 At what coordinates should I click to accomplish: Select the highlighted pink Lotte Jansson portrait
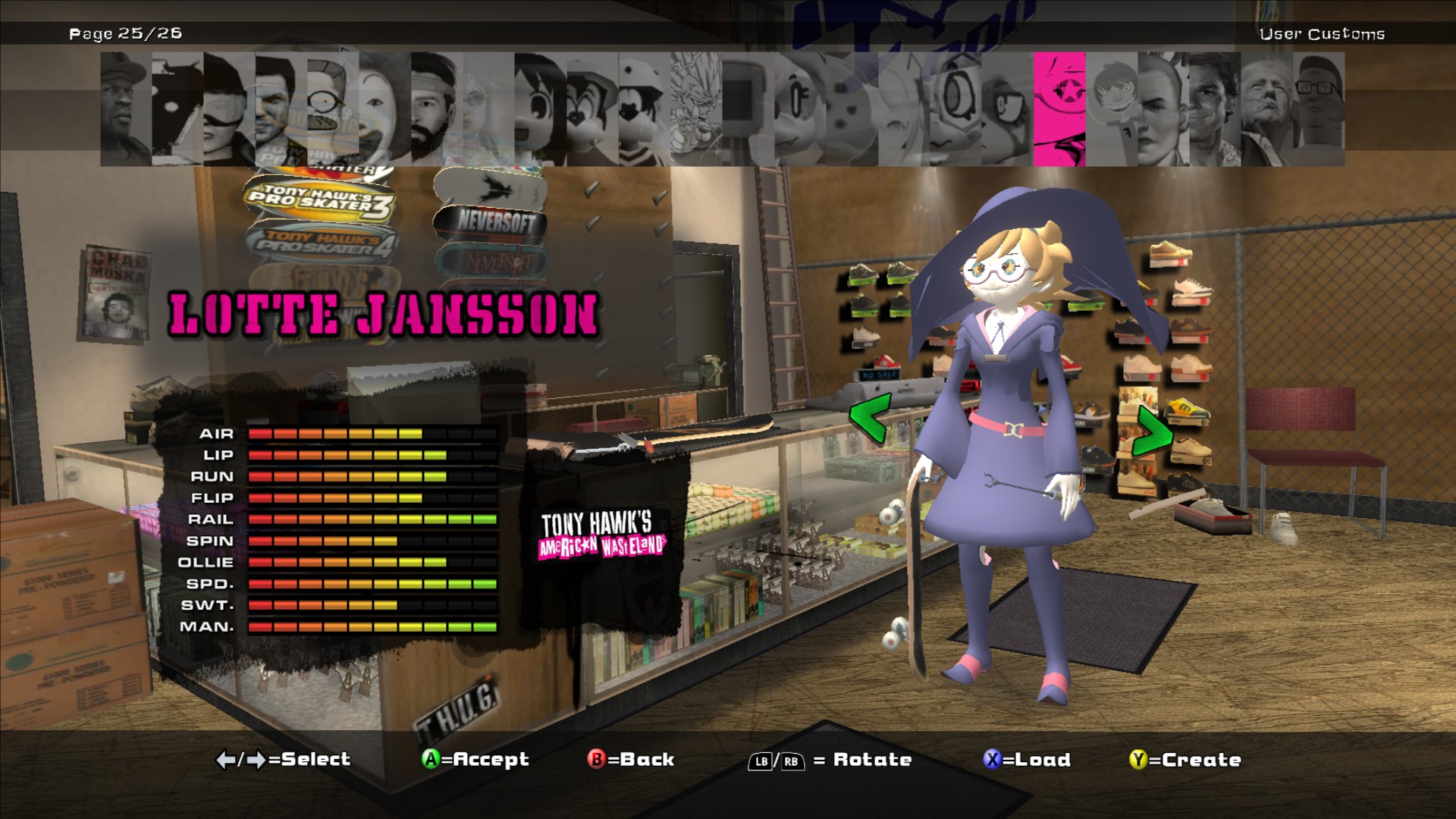pos(1059,109)
